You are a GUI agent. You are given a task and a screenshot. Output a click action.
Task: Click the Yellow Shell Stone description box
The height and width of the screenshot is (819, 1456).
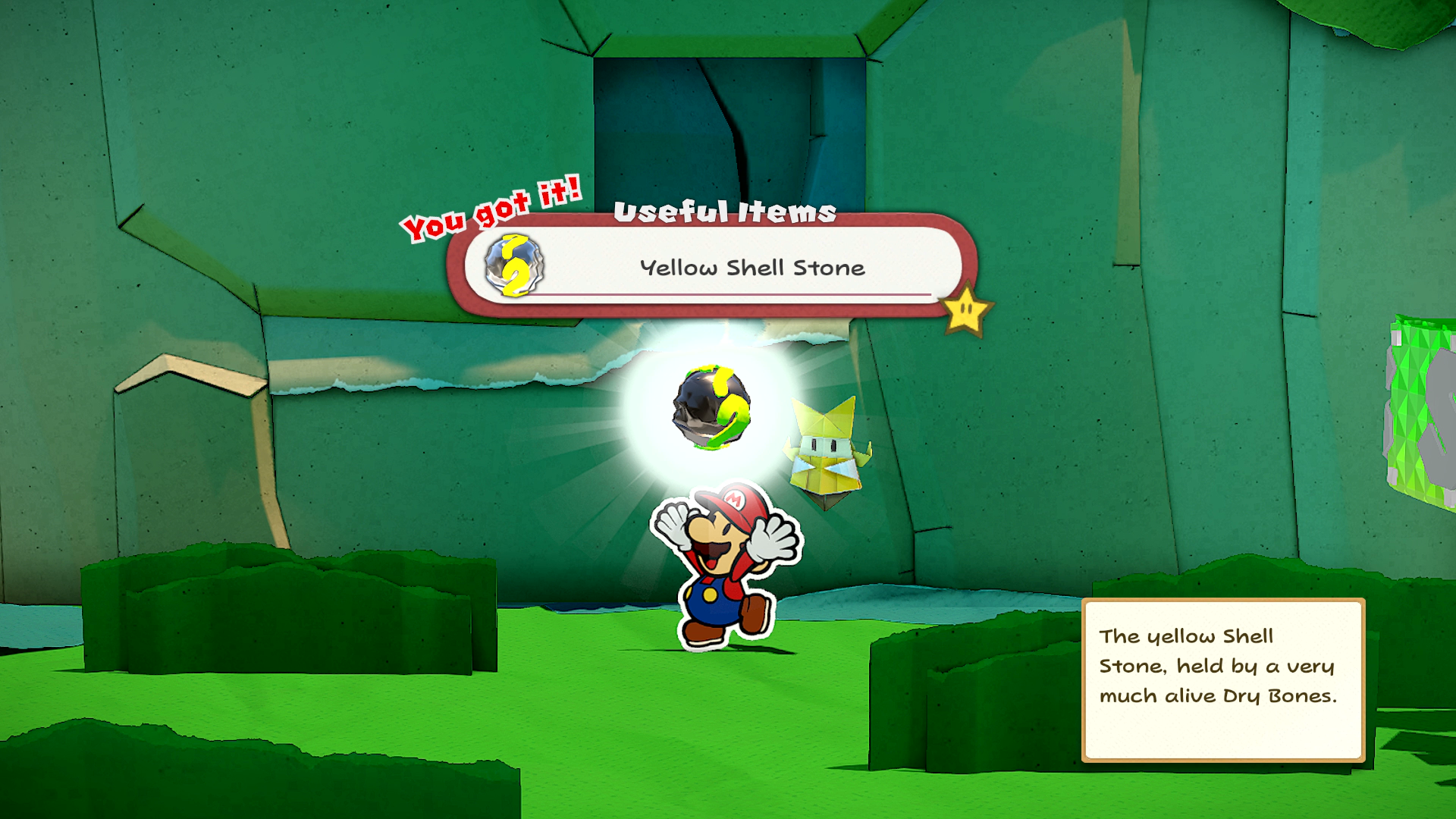click(x=1222, y=679)
